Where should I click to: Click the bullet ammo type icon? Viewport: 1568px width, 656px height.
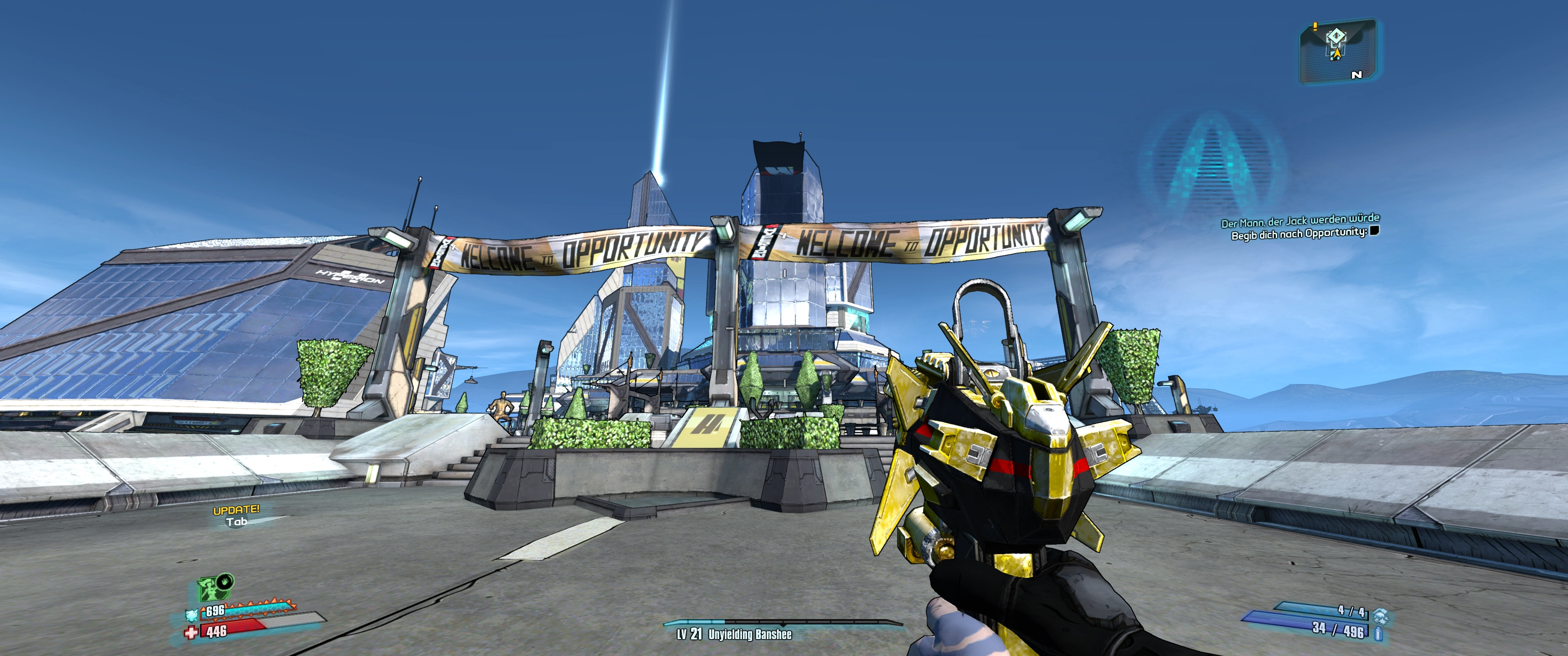point(1378,634)
